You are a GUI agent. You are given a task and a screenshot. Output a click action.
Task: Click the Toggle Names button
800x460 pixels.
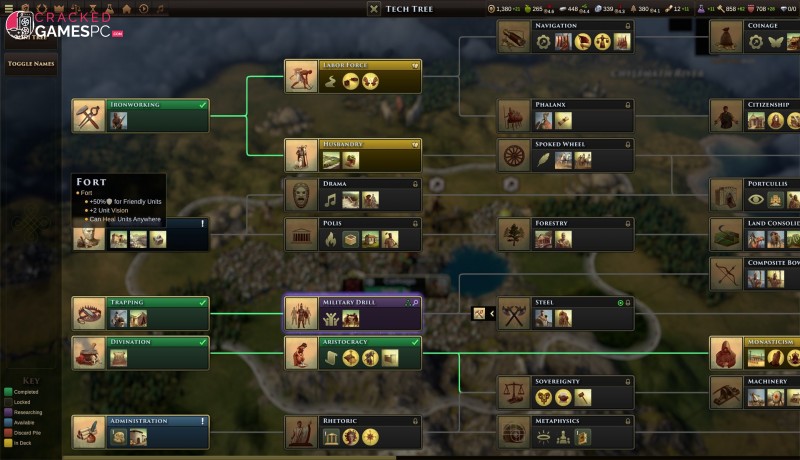click(31, 63)
